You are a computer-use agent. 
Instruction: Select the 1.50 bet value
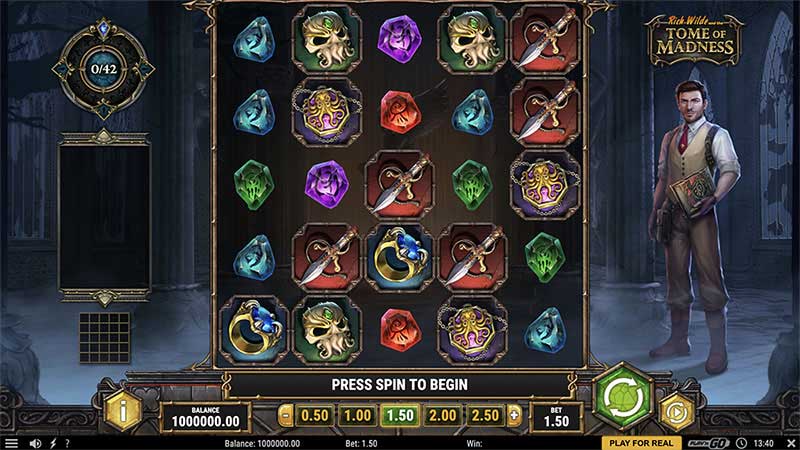point(400,415)
